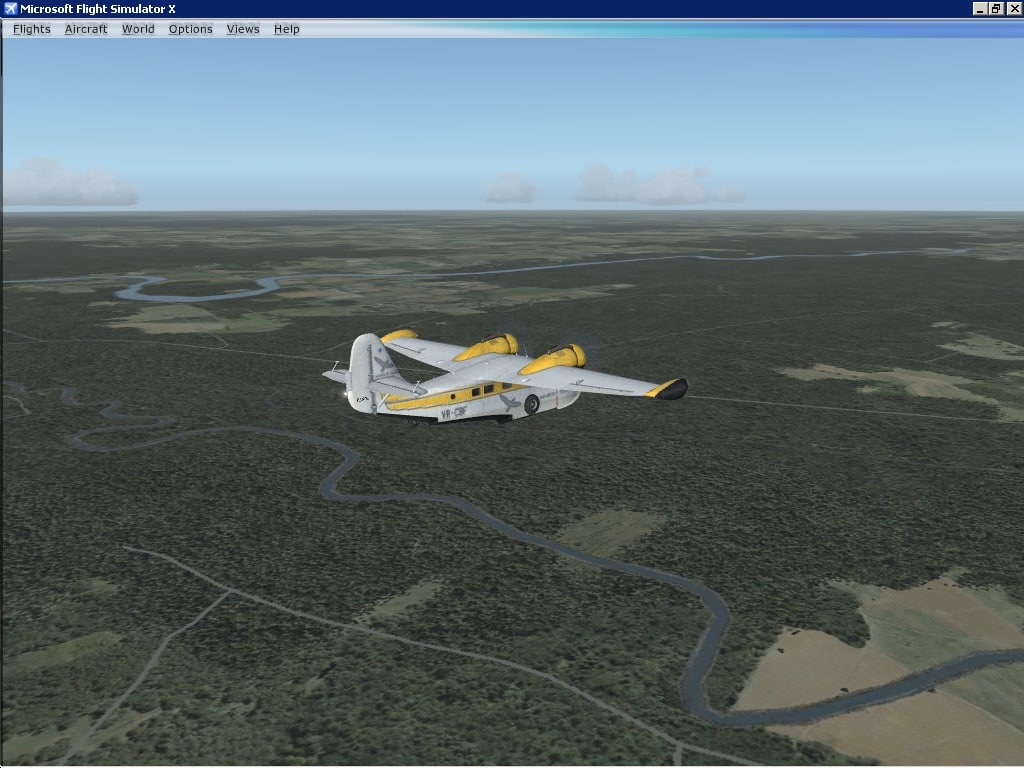
Task: Open the Options menu
Action: [190, 29]
